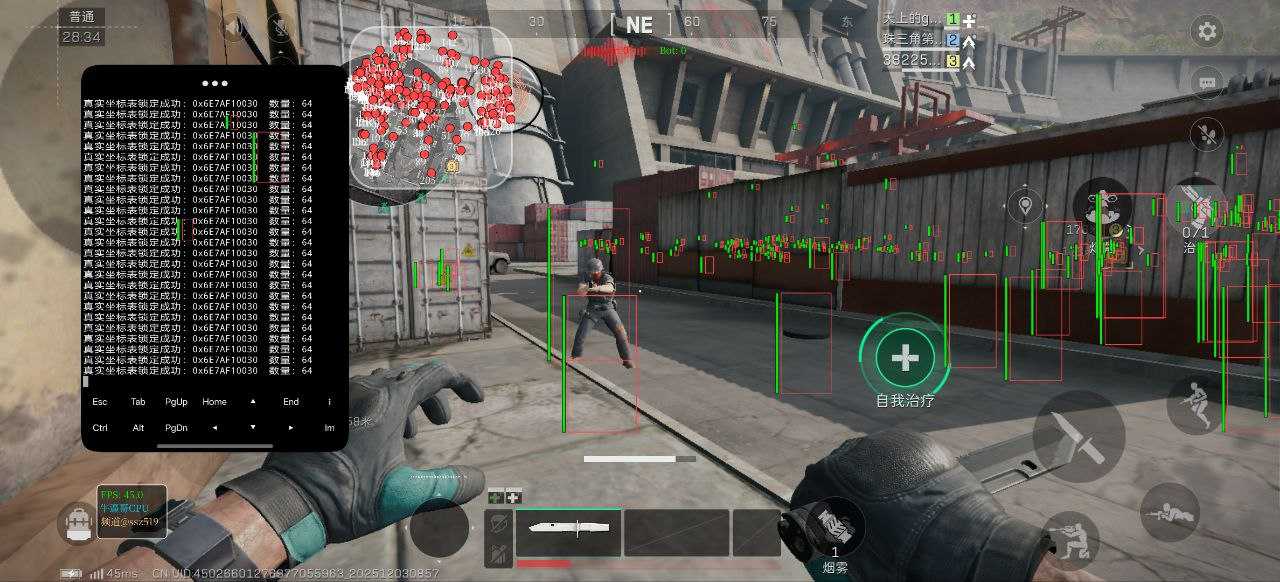Image resolution: width=1280 pixels, height=582 pixels.
Task: Toggle the muted microphone icon
Action: pos(1207,134)
